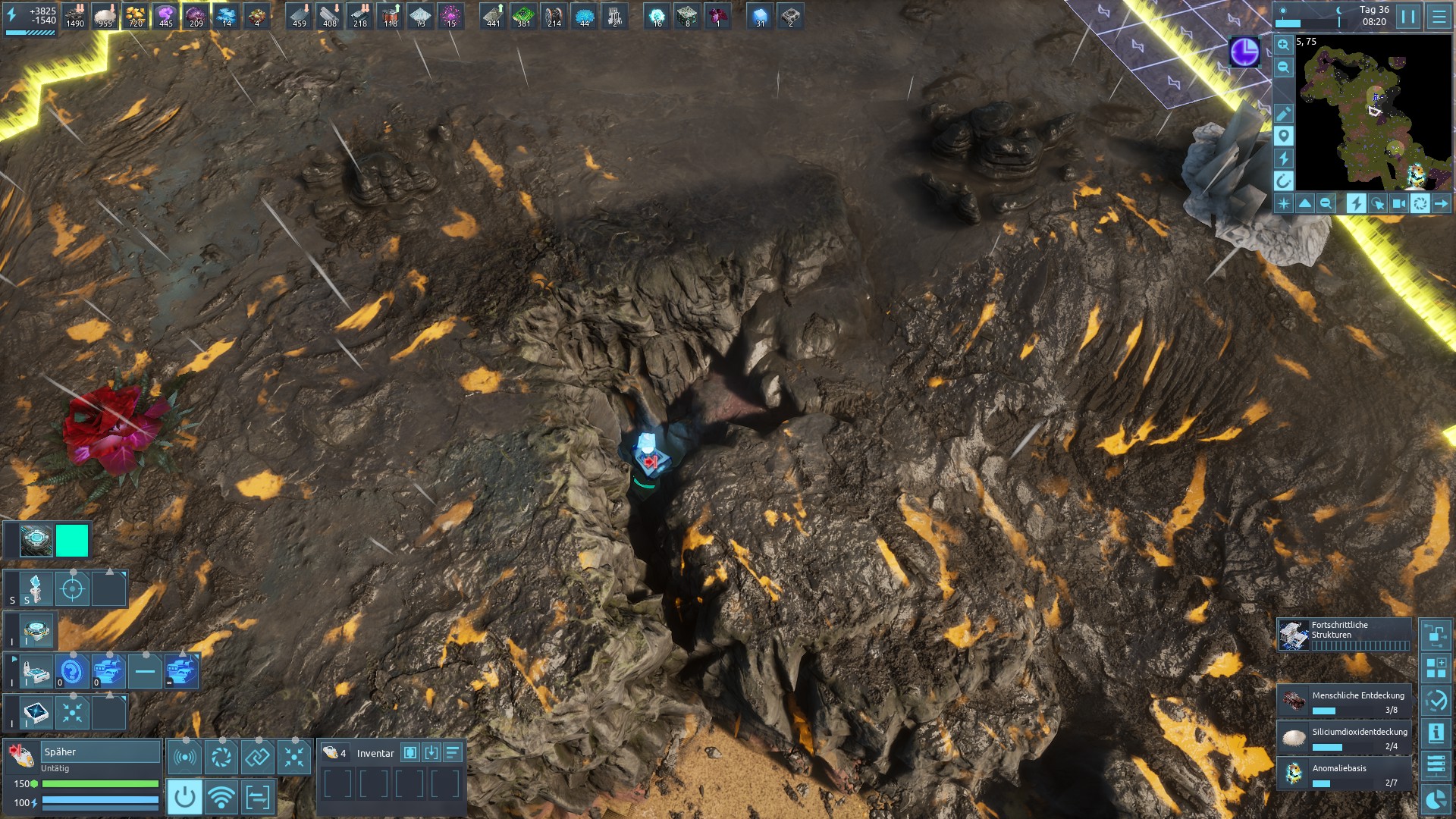The height and width of the screenshot is (819, 1456).
Task: Open the Fortschrittliche Strukturen research entry
Action: tap(1345, 635)
